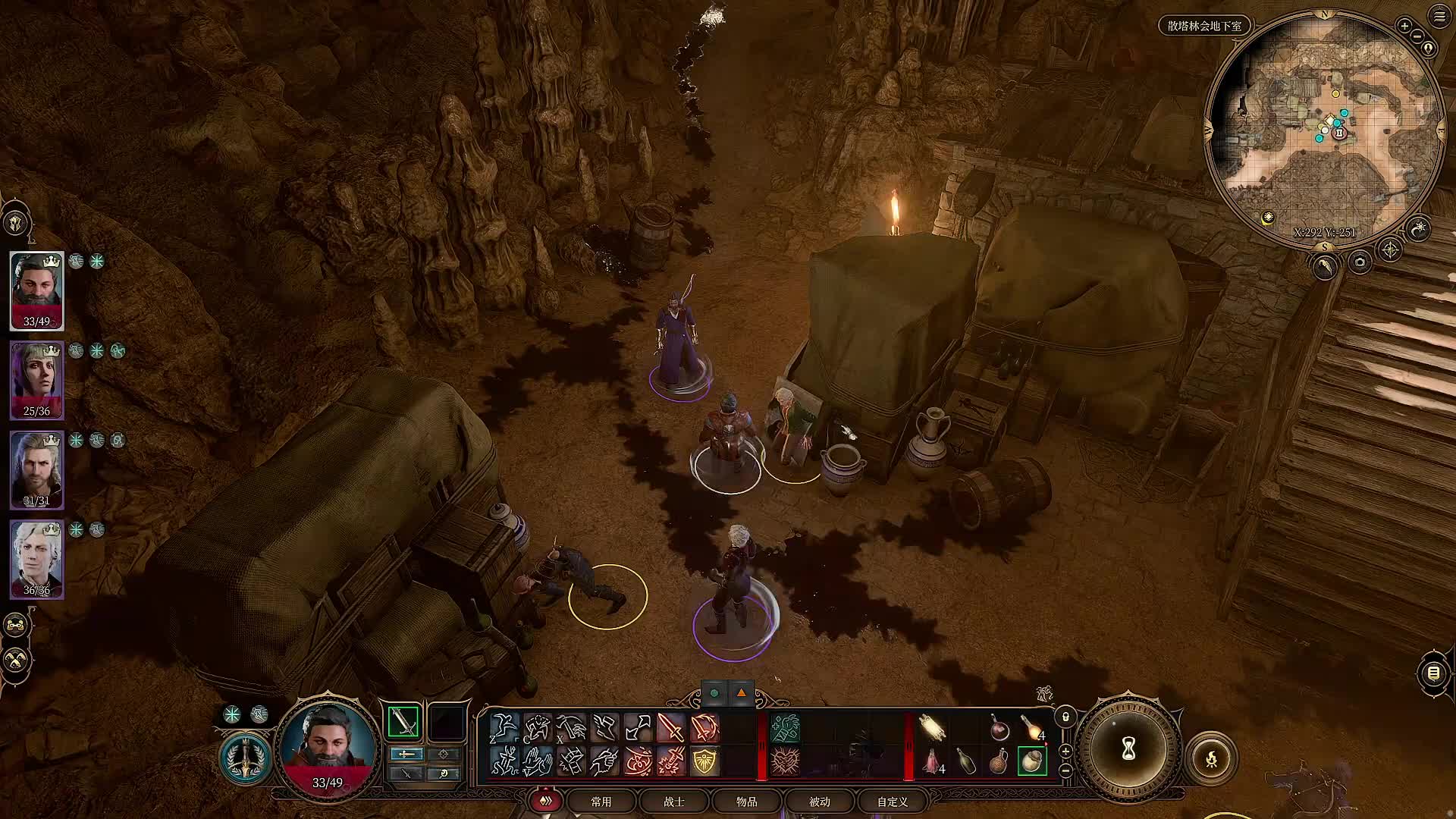Zoom out the minimap with minus button
The image size is (1456, 819).
tap(1417, 36)
